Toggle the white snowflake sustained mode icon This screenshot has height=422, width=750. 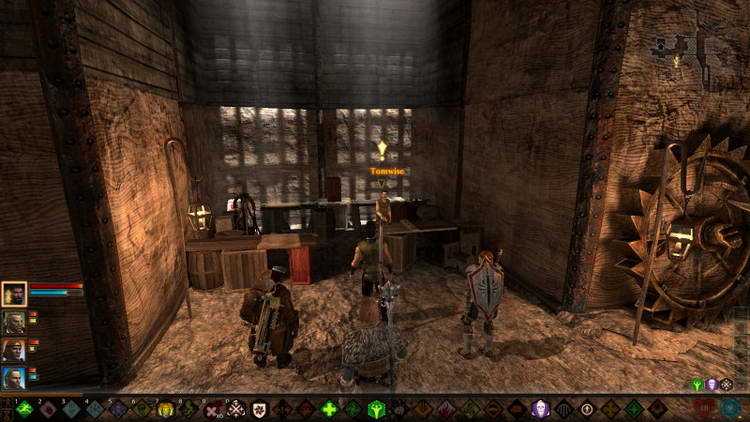click(727, 385)
